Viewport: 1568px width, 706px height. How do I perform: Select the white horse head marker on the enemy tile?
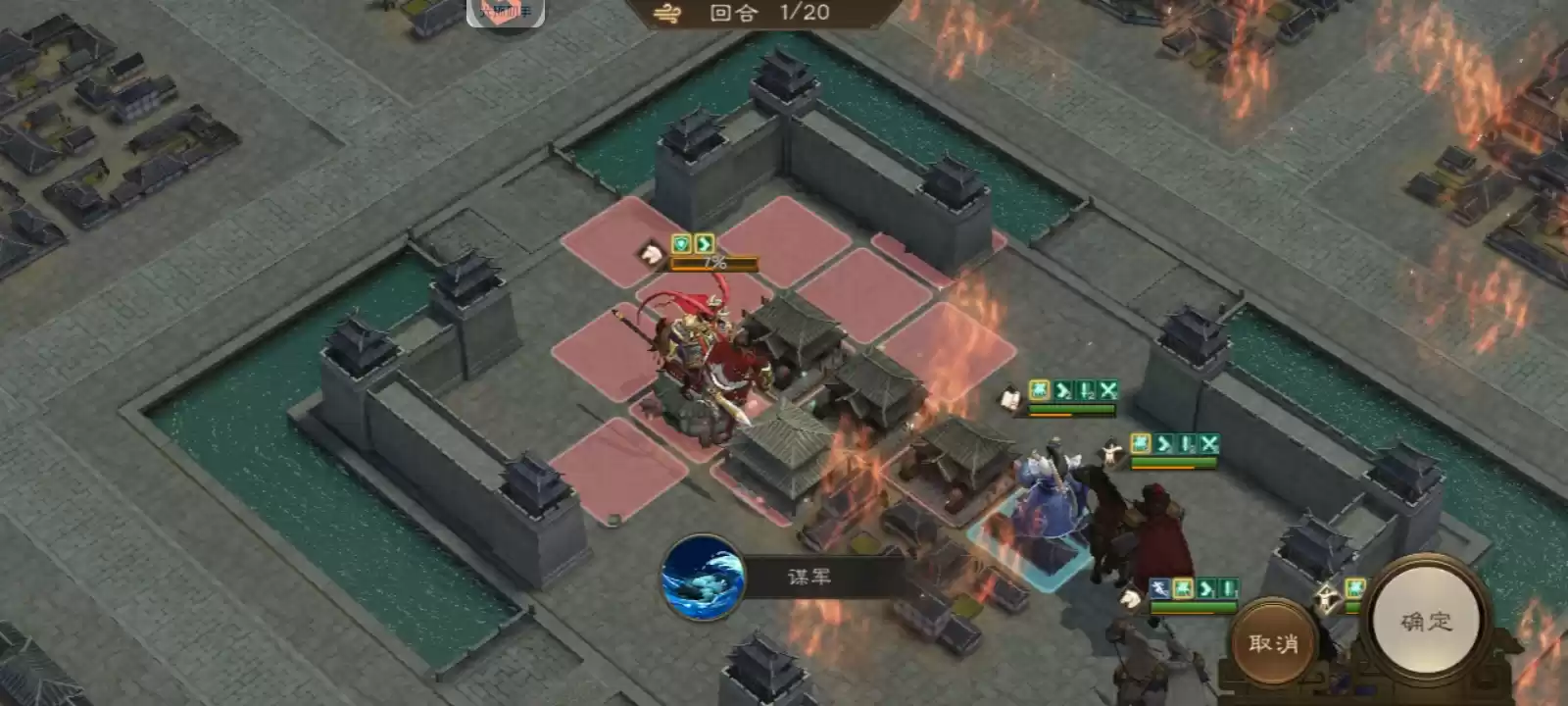click(x=652, y=252)
